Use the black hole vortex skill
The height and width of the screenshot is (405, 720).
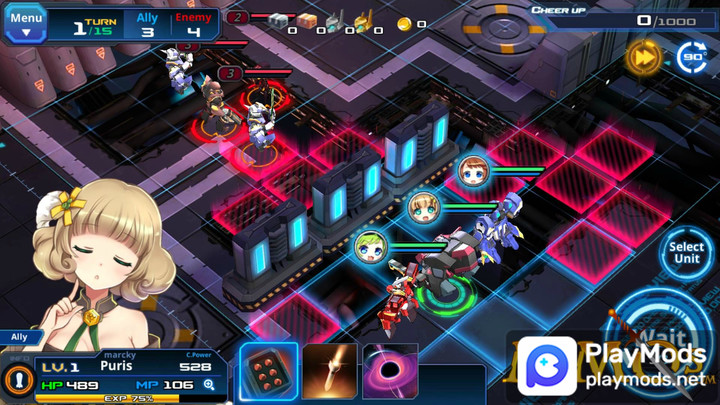pyautogui.click(x=390, y=372)
